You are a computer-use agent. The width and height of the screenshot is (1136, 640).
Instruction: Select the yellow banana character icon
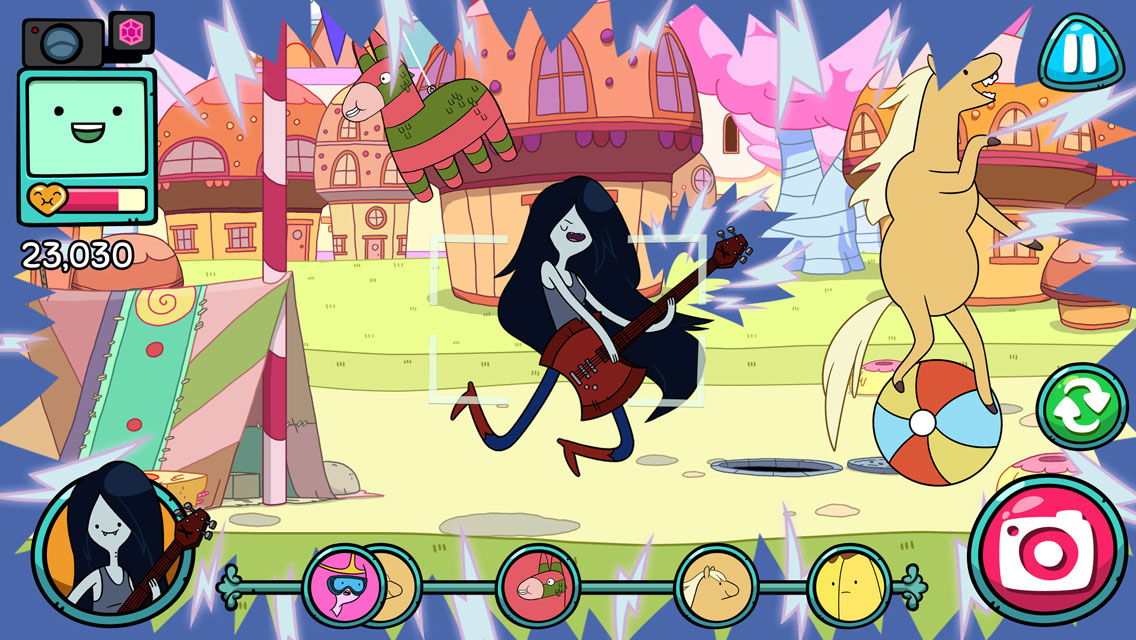tap(849, 584)
